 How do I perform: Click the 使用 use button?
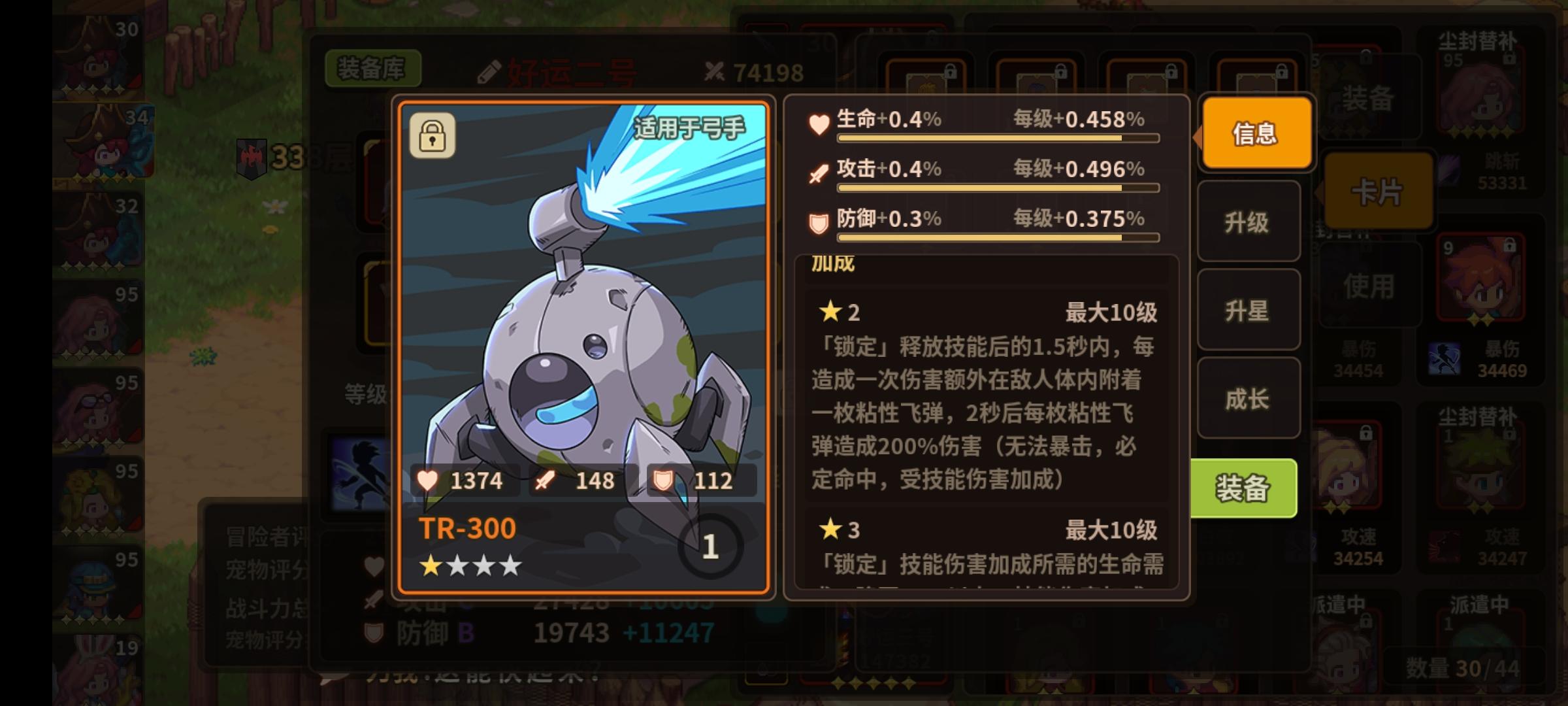(1369, 284)
